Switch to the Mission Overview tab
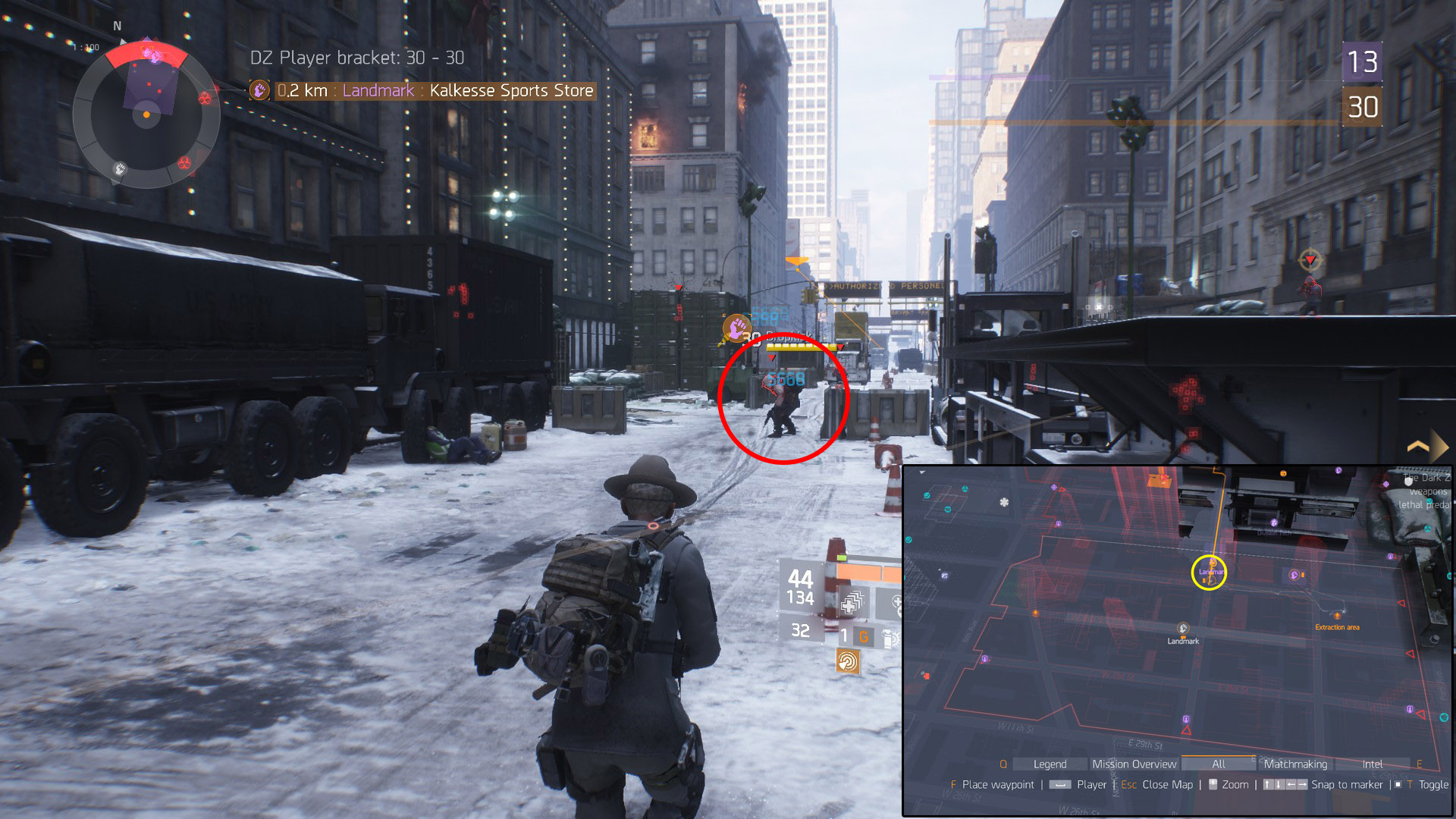 point(1134,764)
